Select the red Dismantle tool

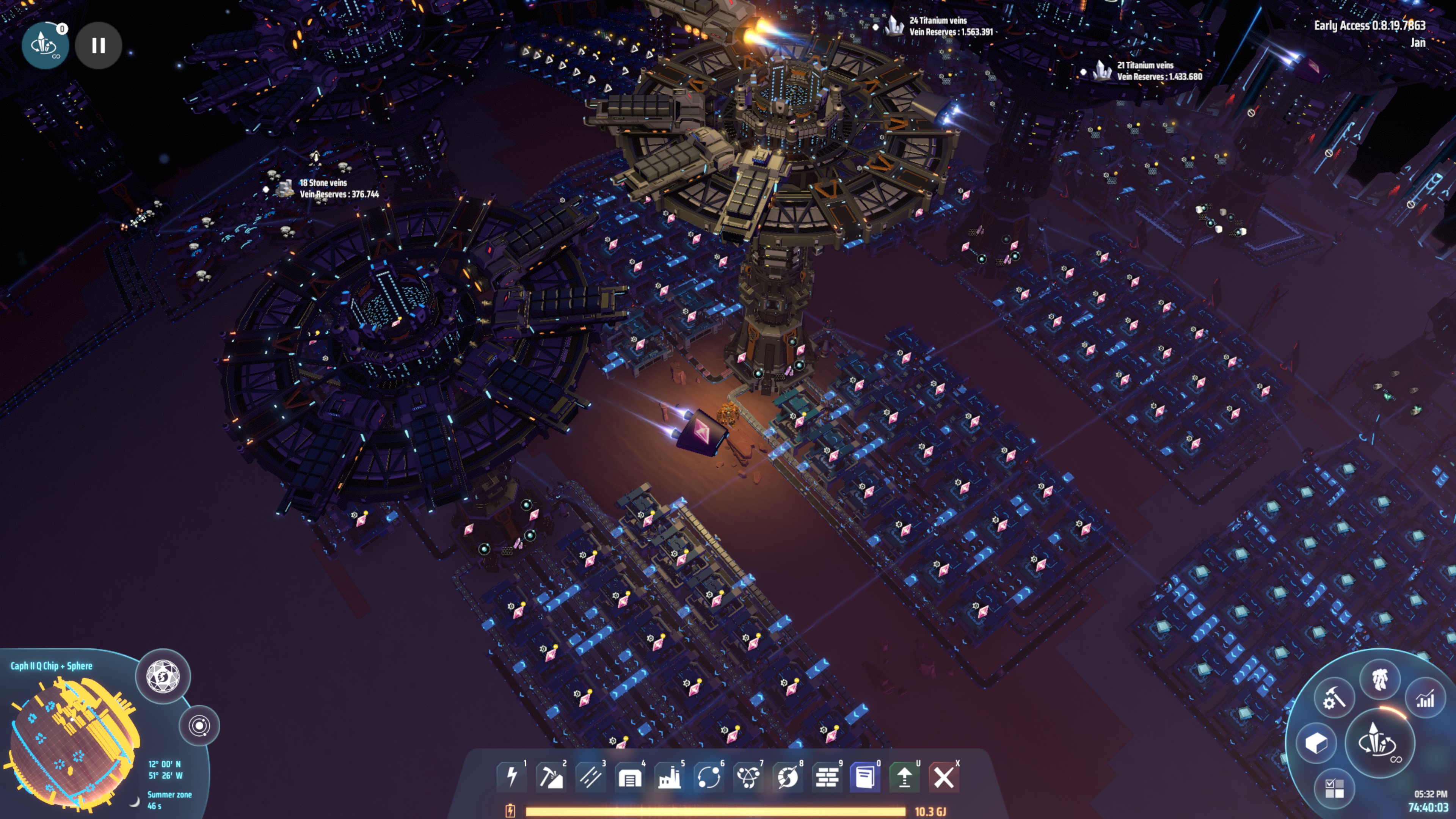tap(945, 777)
